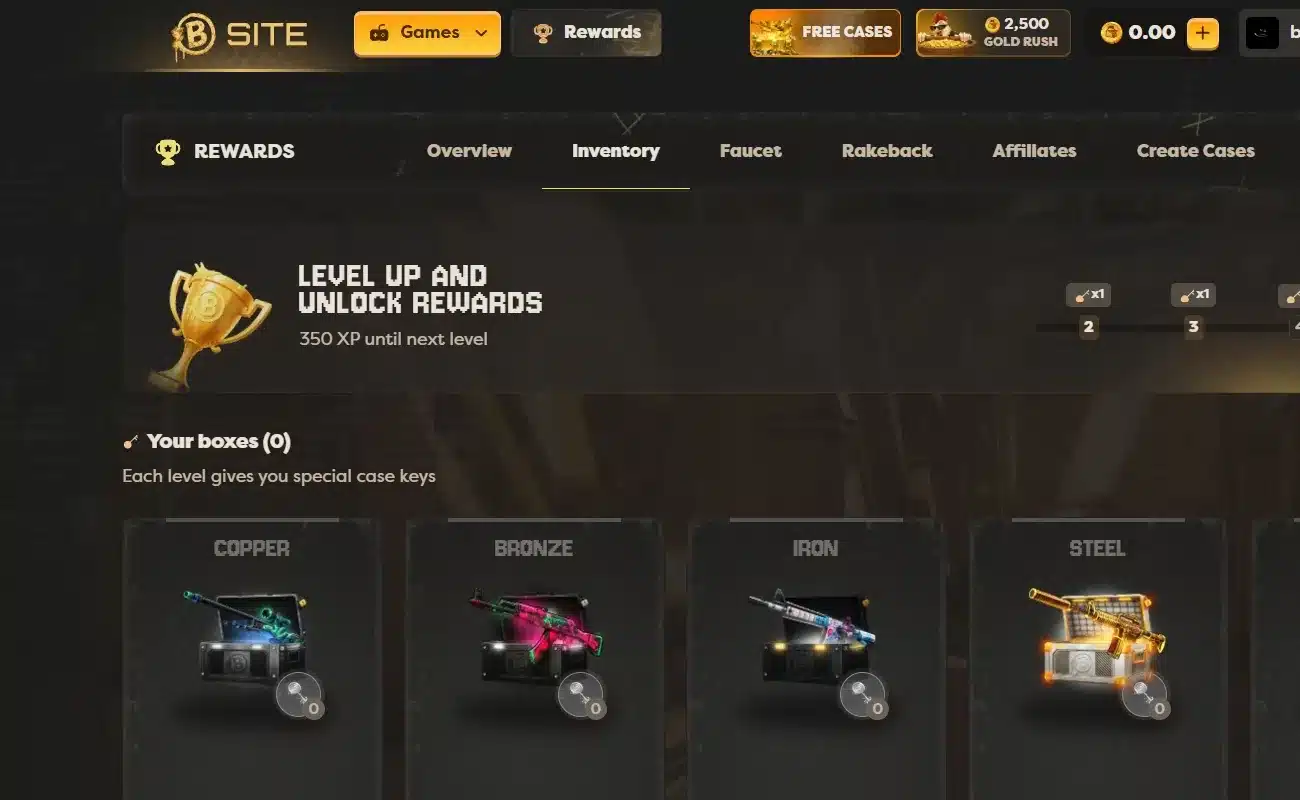Viewport: 1300px width, 800px height.
Task: Click the x1 key reward at level 2
Action: pyautogui.click(x=1089, y=294)
